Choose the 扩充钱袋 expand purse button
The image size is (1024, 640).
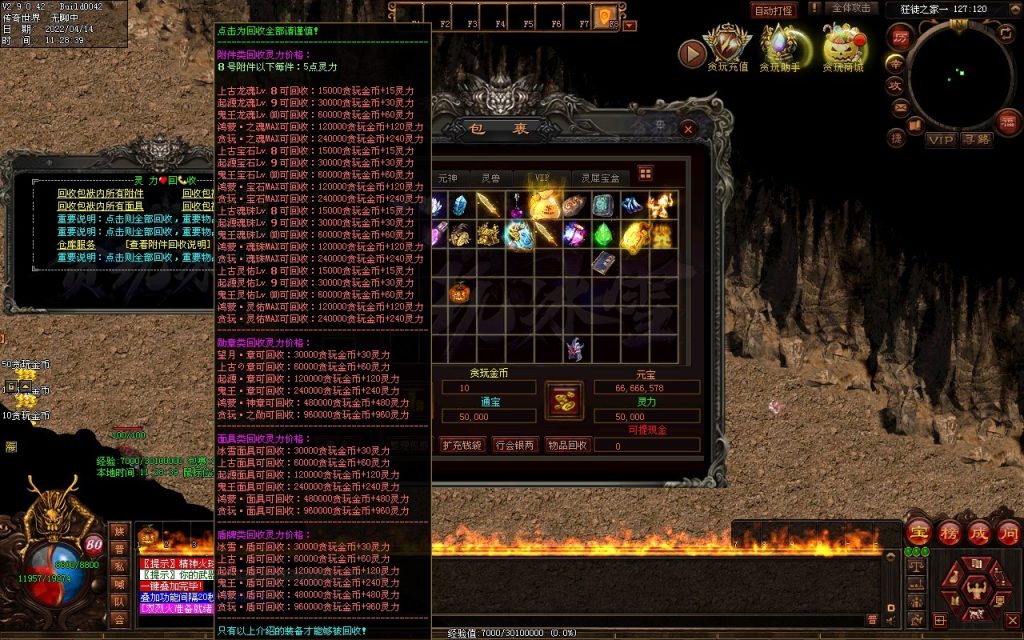[x=462, y=445]
